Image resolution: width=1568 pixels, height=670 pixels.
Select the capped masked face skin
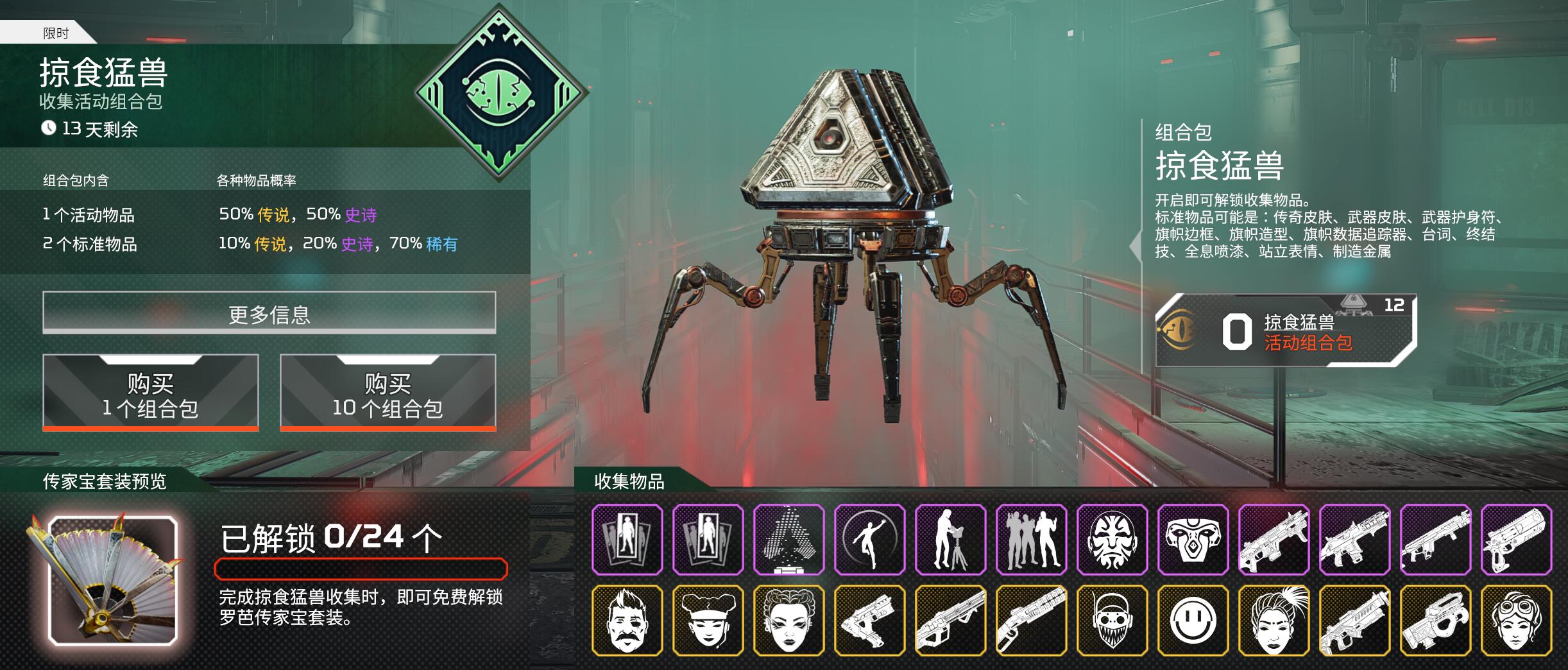point(1112,620)
